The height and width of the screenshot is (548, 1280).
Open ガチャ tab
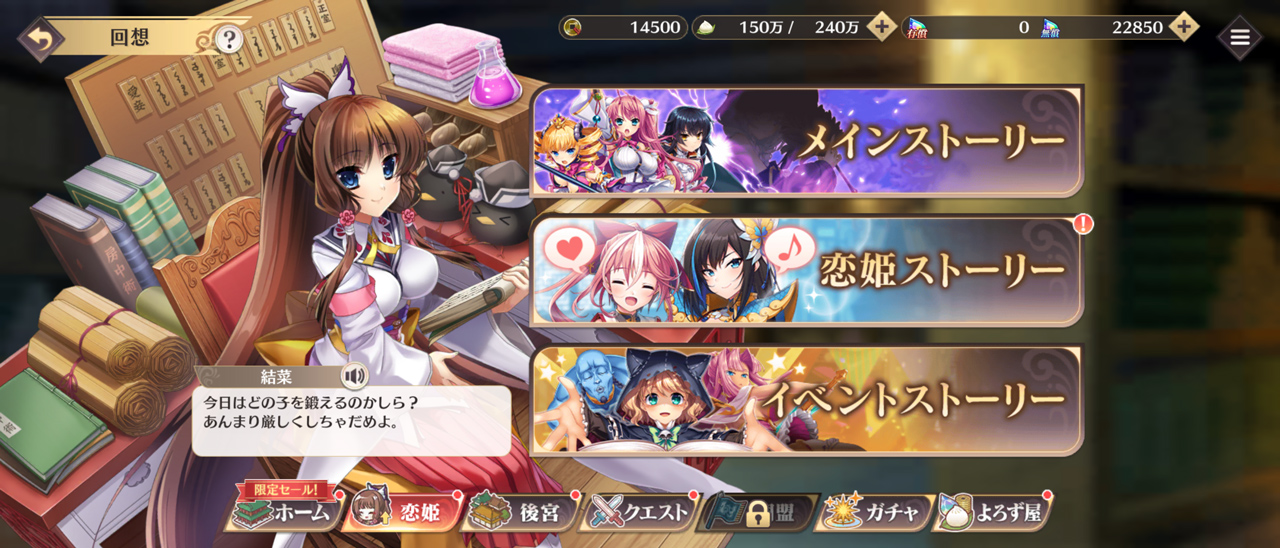(x=877, y=512)
